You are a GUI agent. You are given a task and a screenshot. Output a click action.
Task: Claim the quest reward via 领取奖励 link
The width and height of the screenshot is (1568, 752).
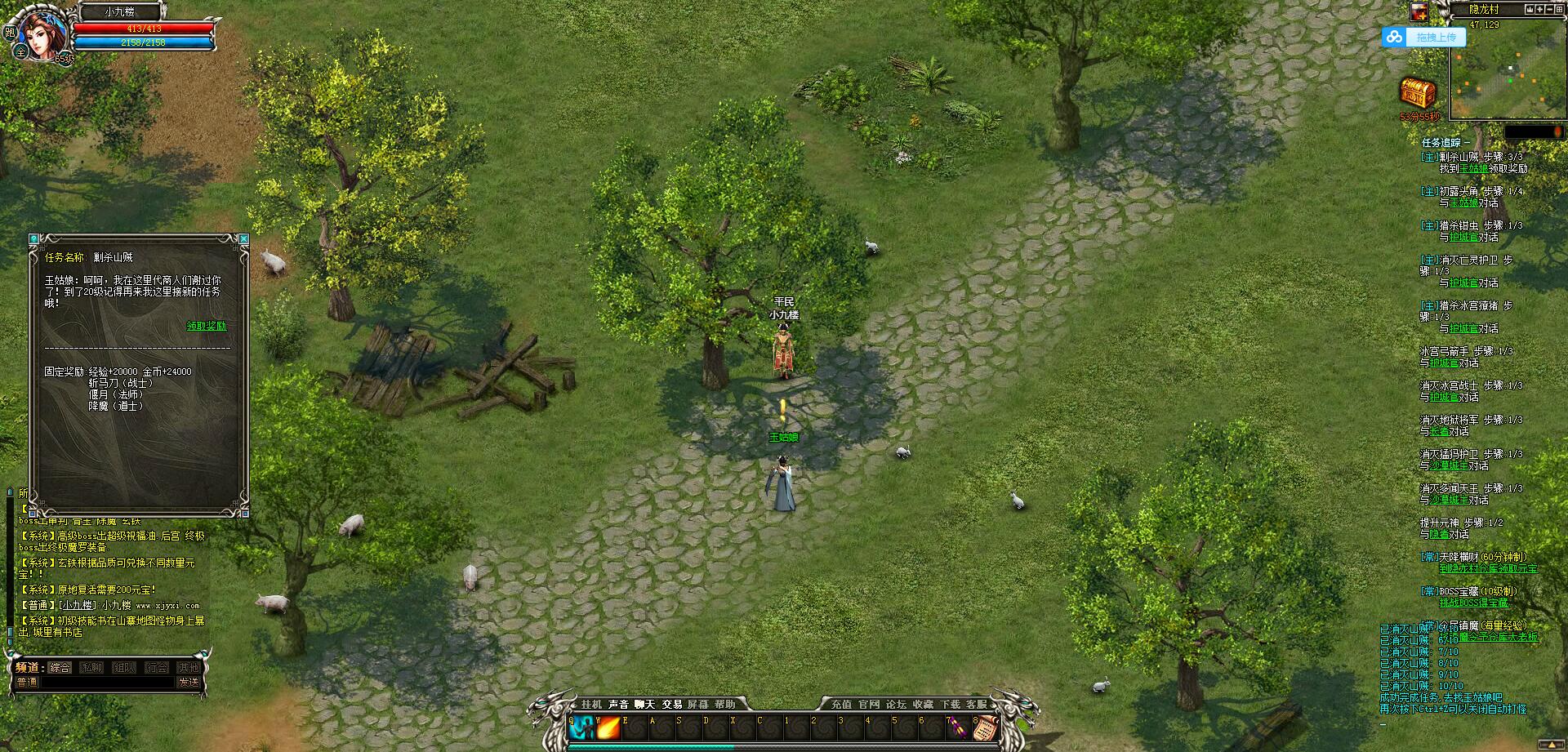(206, 326)
